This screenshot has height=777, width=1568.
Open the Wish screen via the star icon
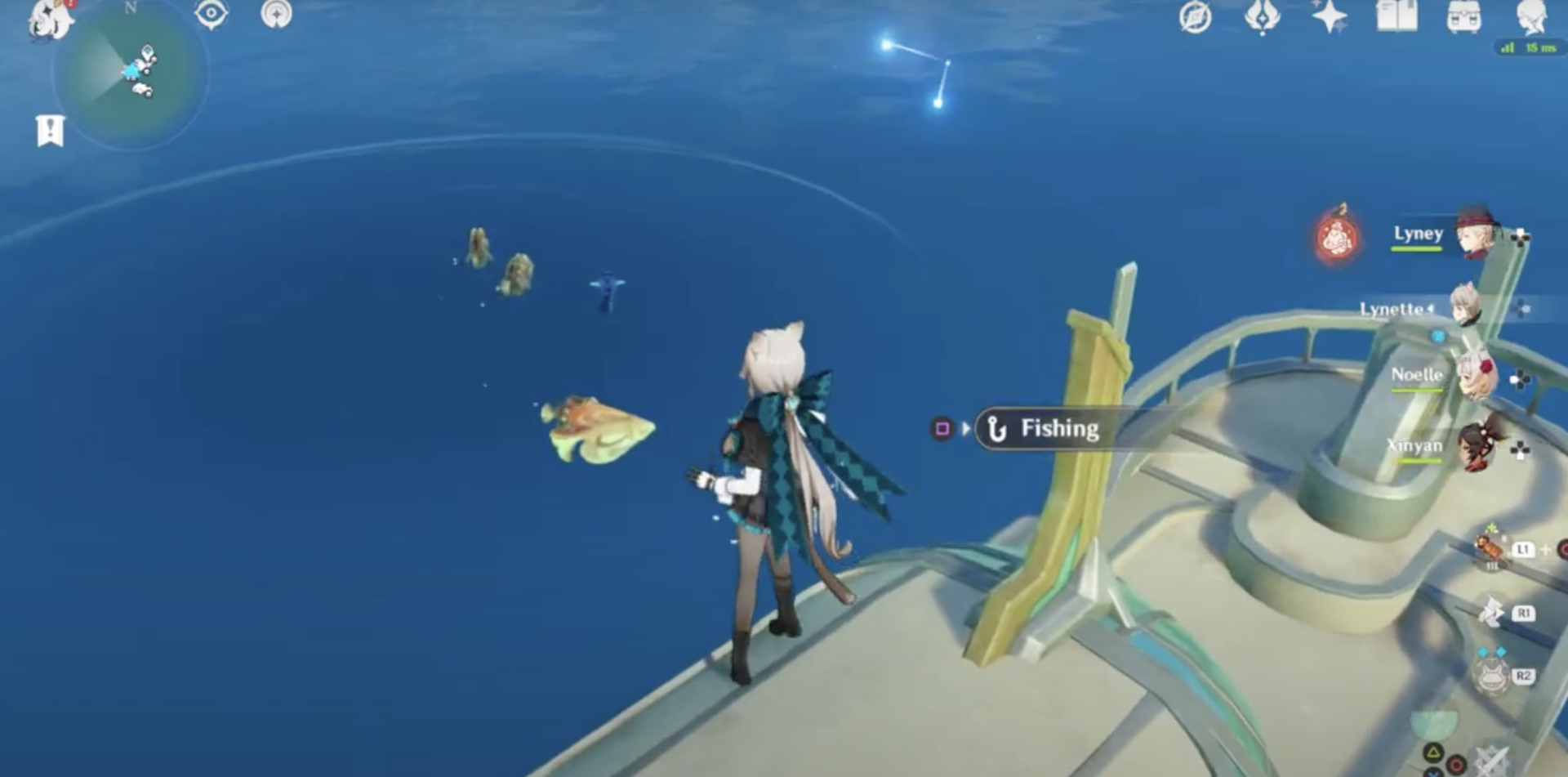[x=1330, y=16]
